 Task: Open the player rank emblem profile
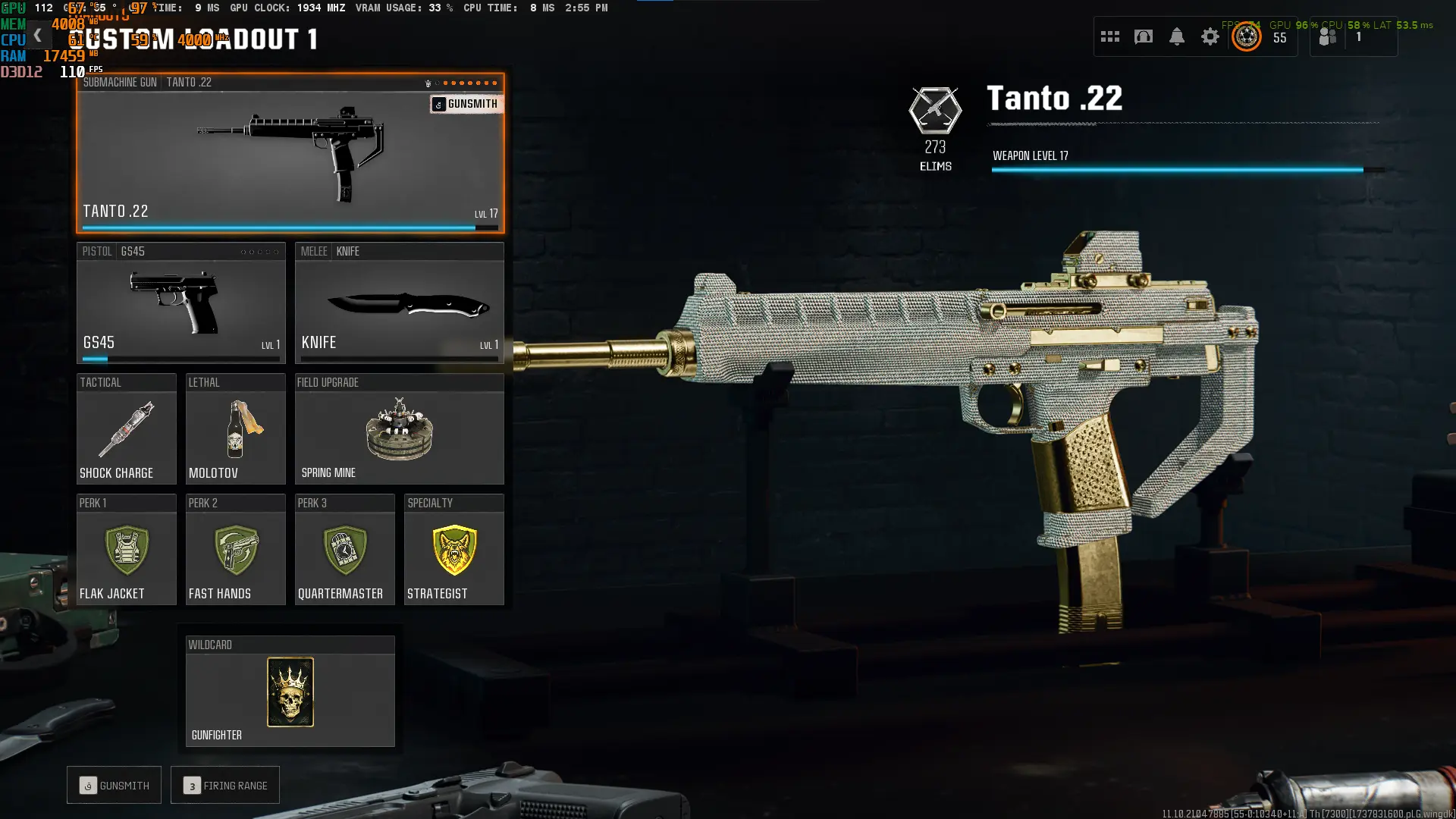point(1246,36)
